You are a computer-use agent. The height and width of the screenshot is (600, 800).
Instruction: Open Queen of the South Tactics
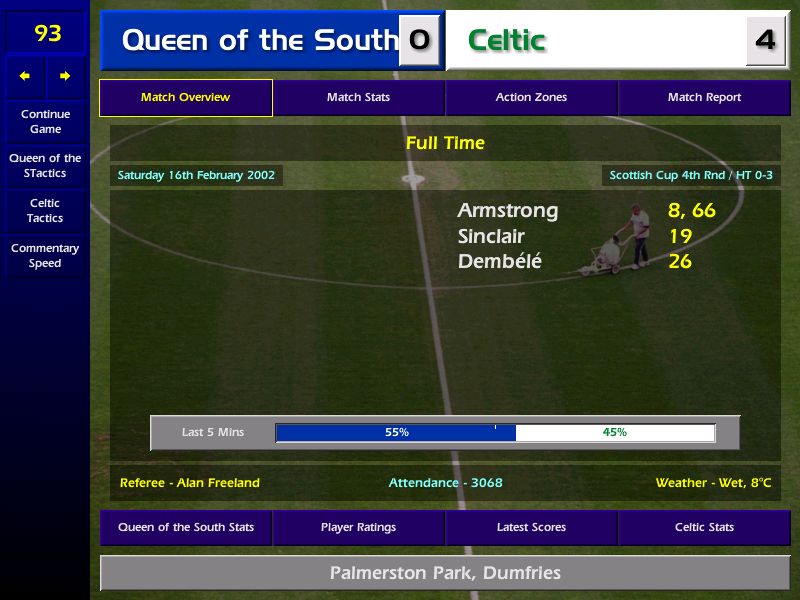click(x=45, y=166)
